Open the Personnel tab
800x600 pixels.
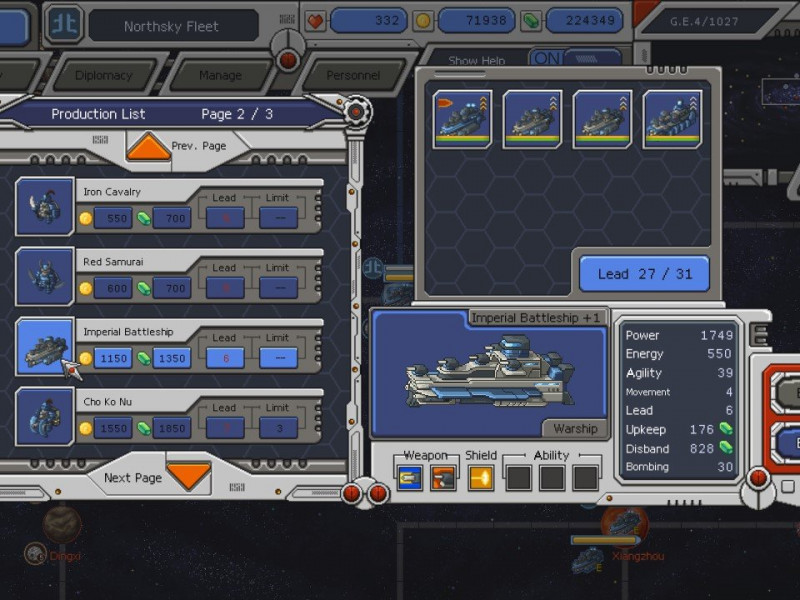tap(353, 75)
